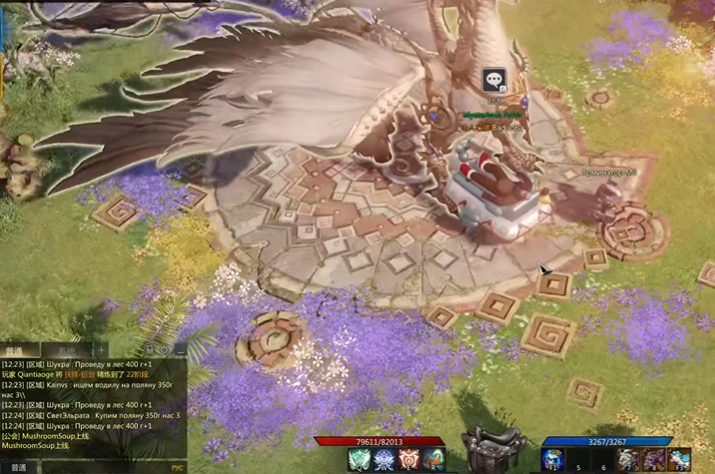Activate the W skill icon
The image size is (715, 474).
tap(383, 459)
